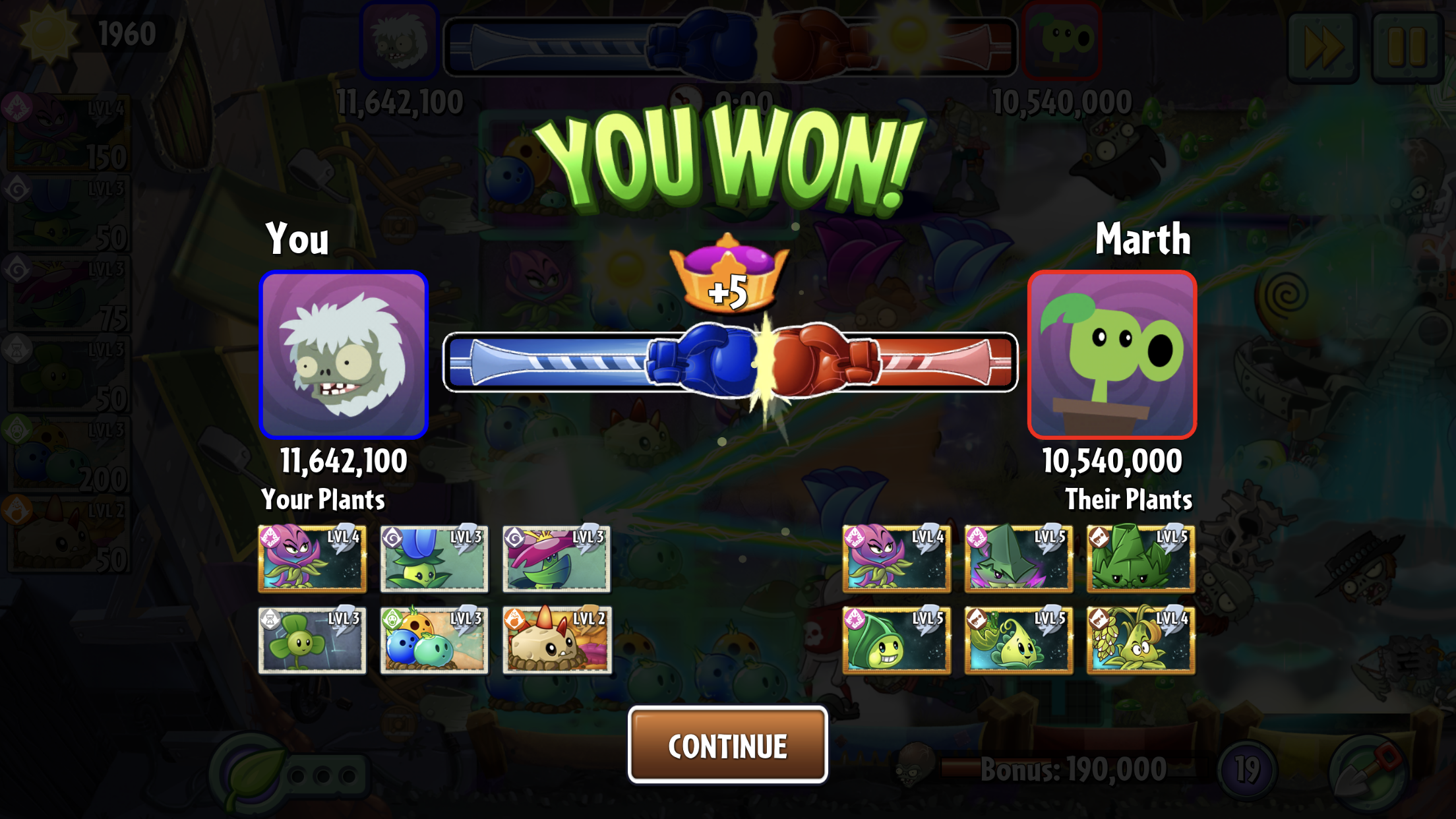The width and height of the screenshot is (1456, 819).
Task: Select your Blover LVL 3 card
Action: pyautogui.click(x=312, y=640)
